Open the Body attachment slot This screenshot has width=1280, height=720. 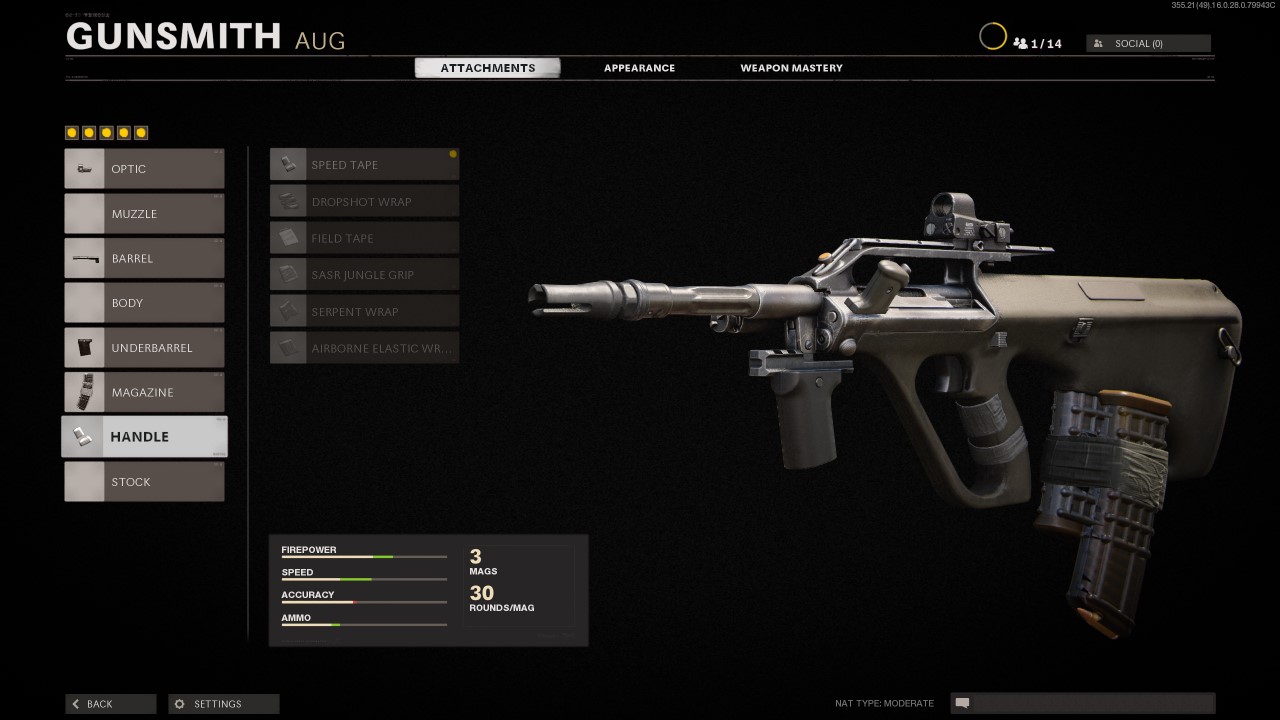pos(144,302)
